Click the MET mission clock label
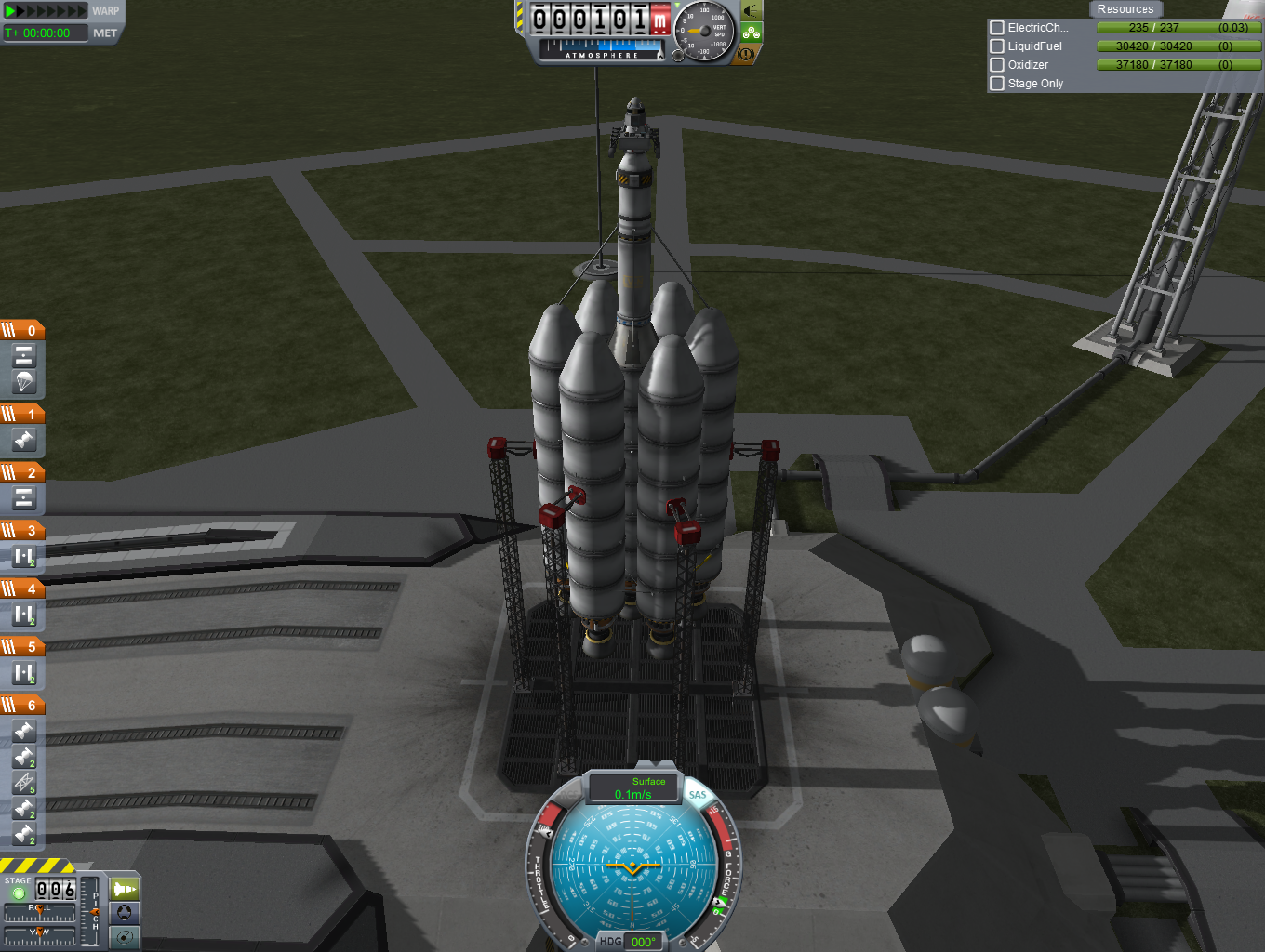This screenshot has height=952, width=1265. pos(105,33)
